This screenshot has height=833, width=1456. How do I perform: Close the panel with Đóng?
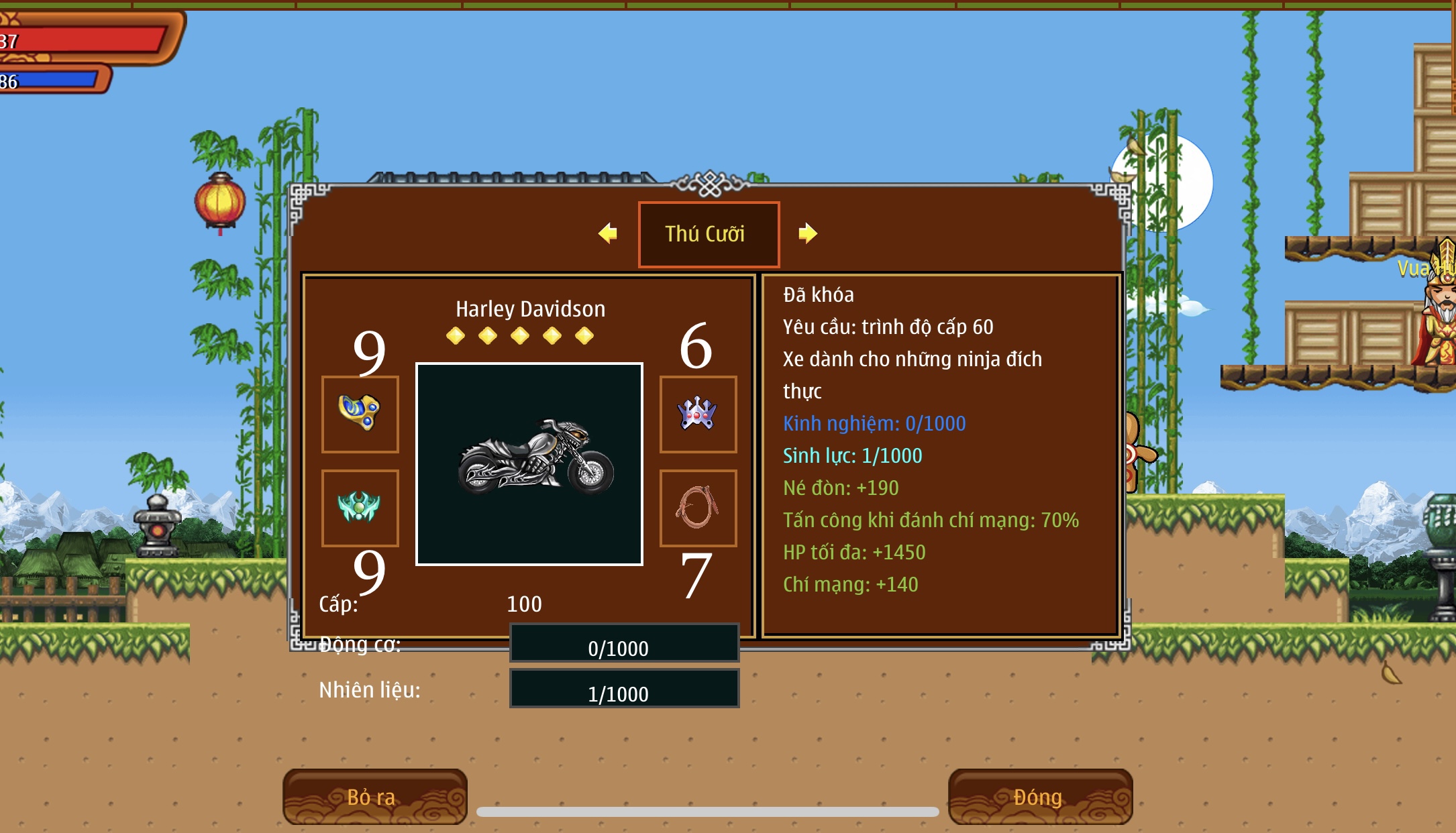pos(1039,797)
